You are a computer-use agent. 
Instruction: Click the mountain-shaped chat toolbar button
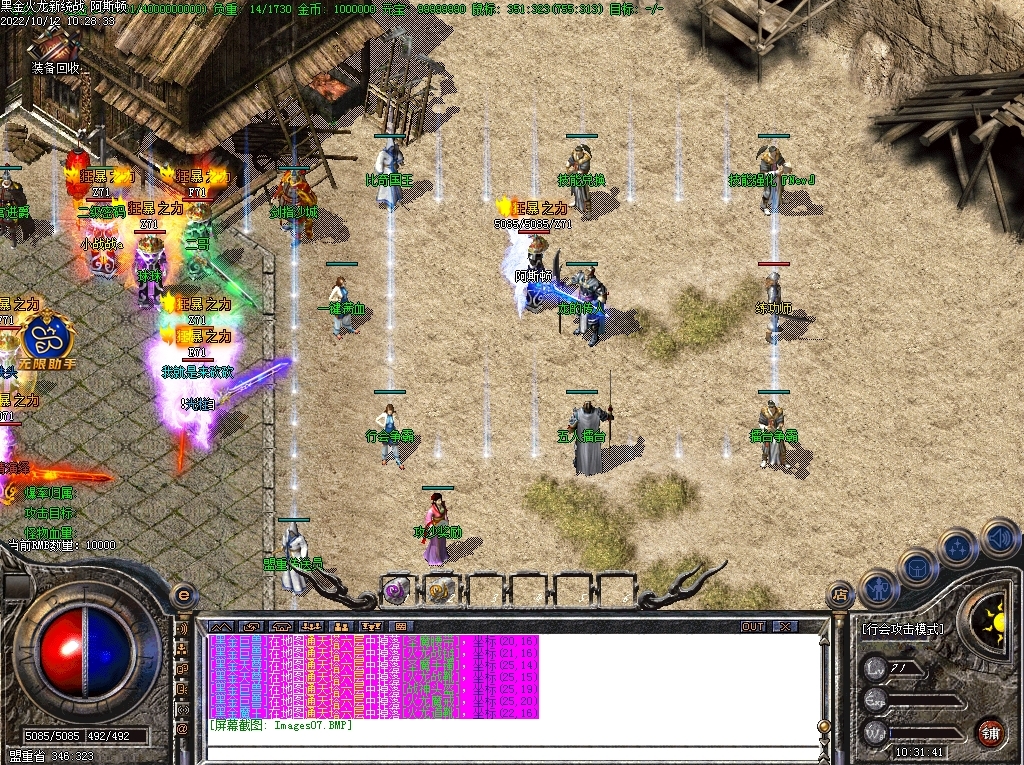[x=219, y=627]
